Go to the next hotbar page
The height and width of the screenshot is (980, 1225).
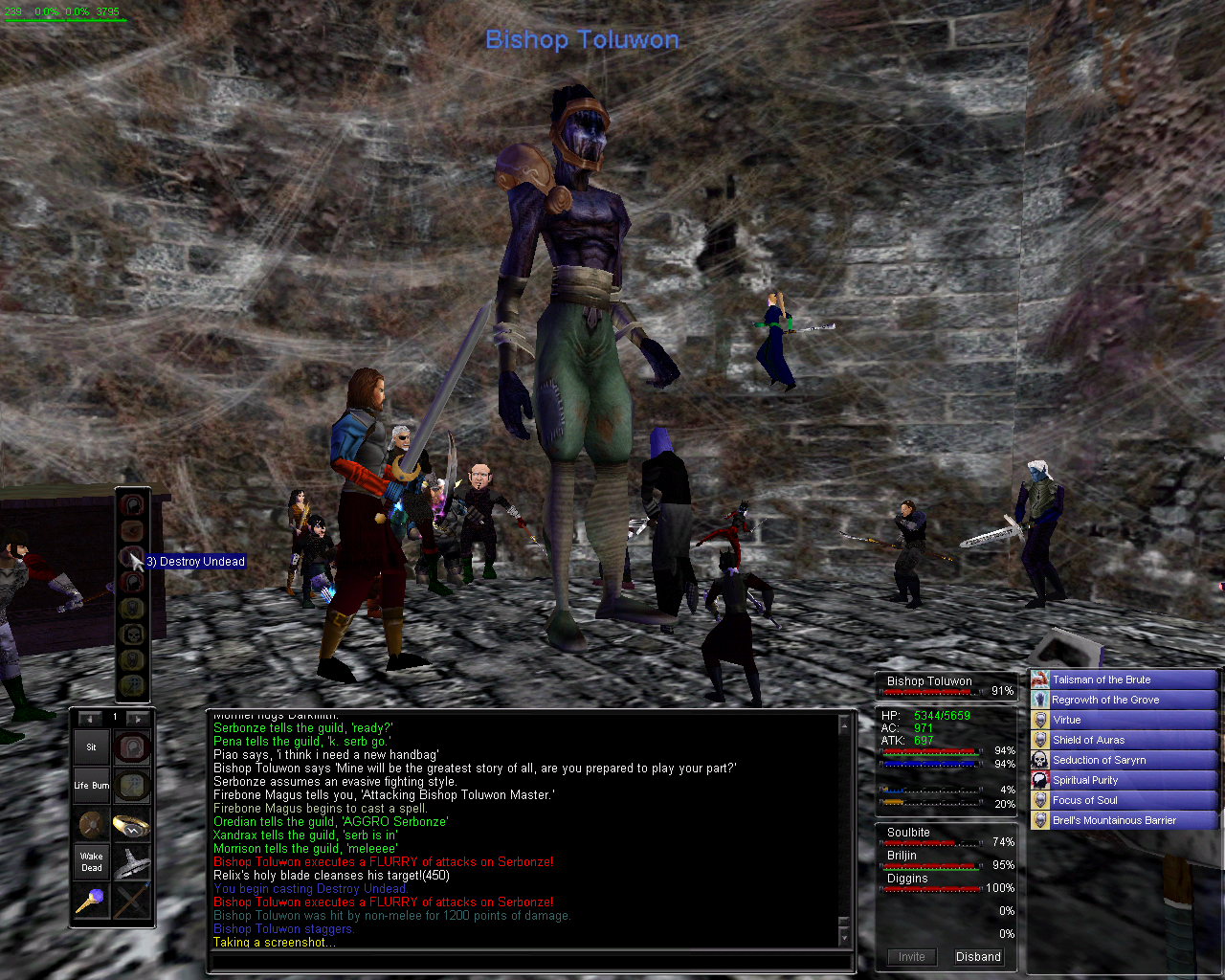coord(138,718)
